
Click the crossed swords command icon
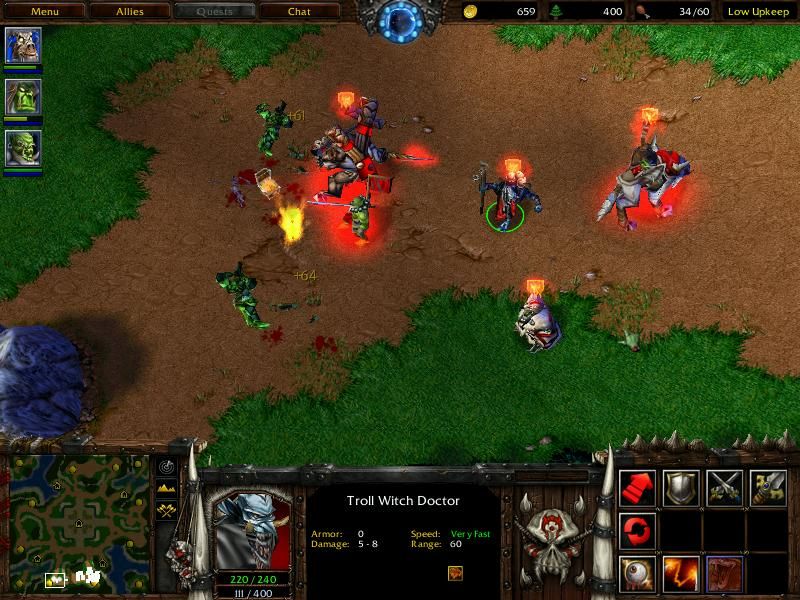(724, 486)
